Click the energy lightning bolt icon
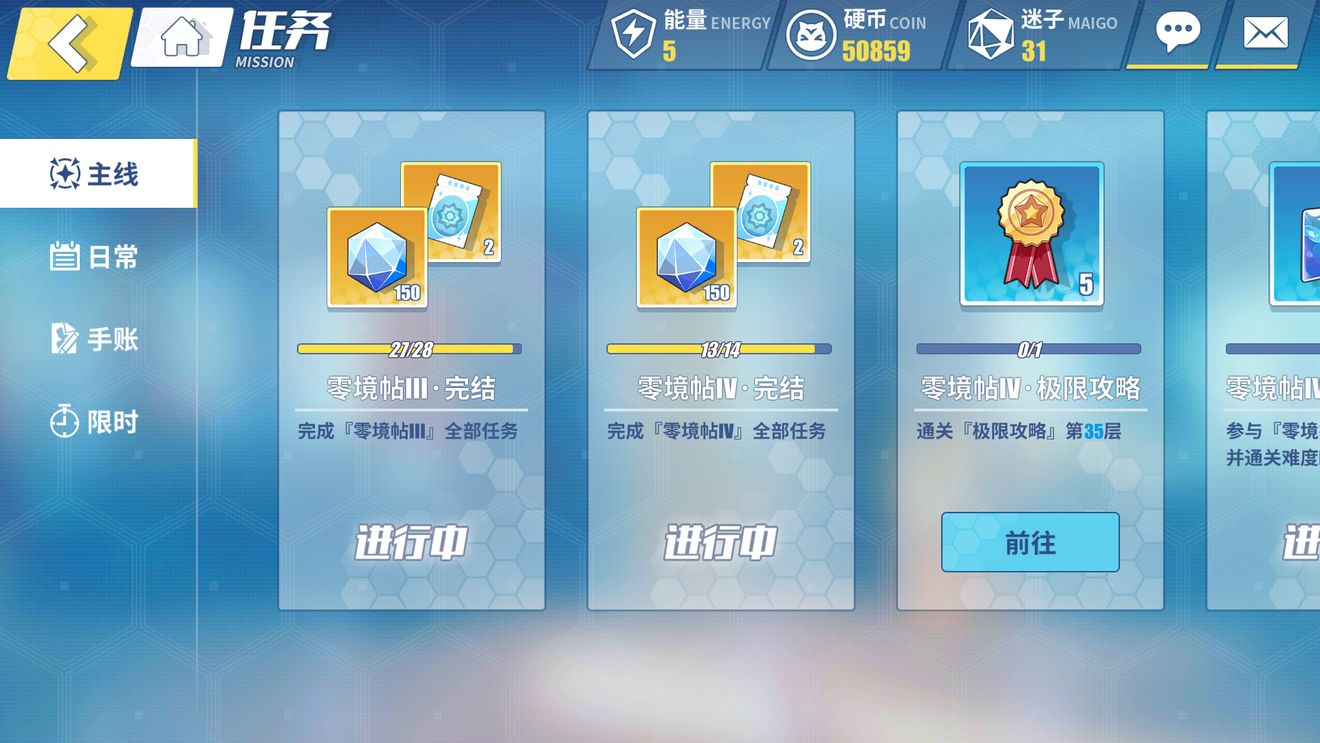This screenshot has width=1320, height=743. tap(630, 32)
